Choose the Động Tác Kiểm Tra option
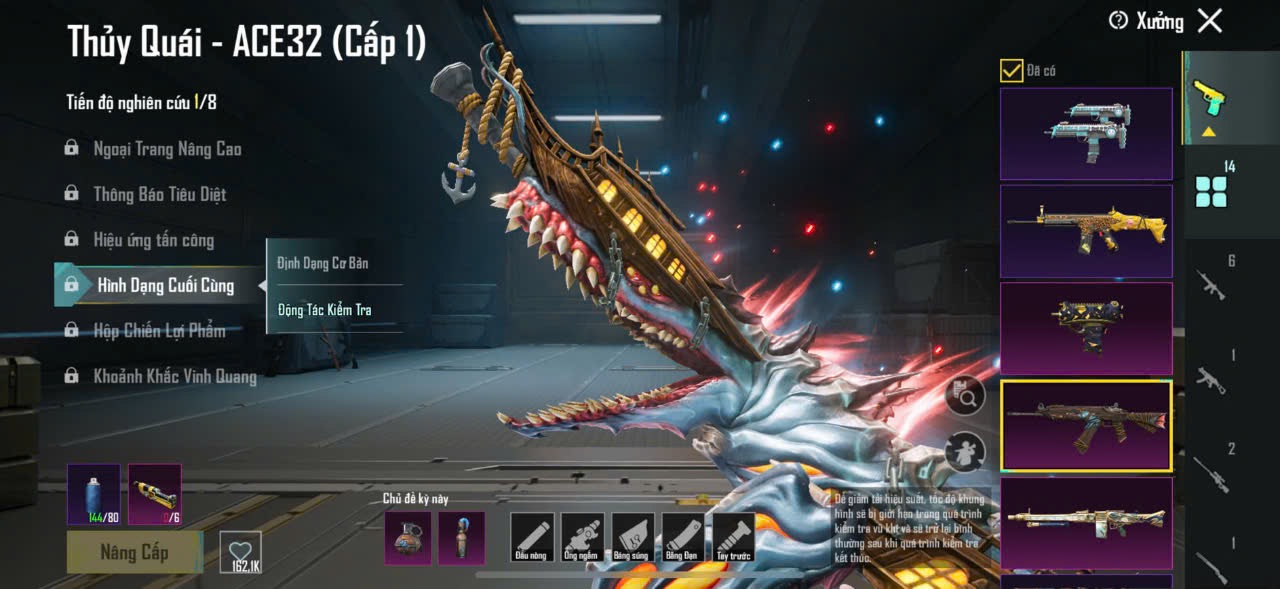Screen dimensions: 1280x589 coord(325,310)
